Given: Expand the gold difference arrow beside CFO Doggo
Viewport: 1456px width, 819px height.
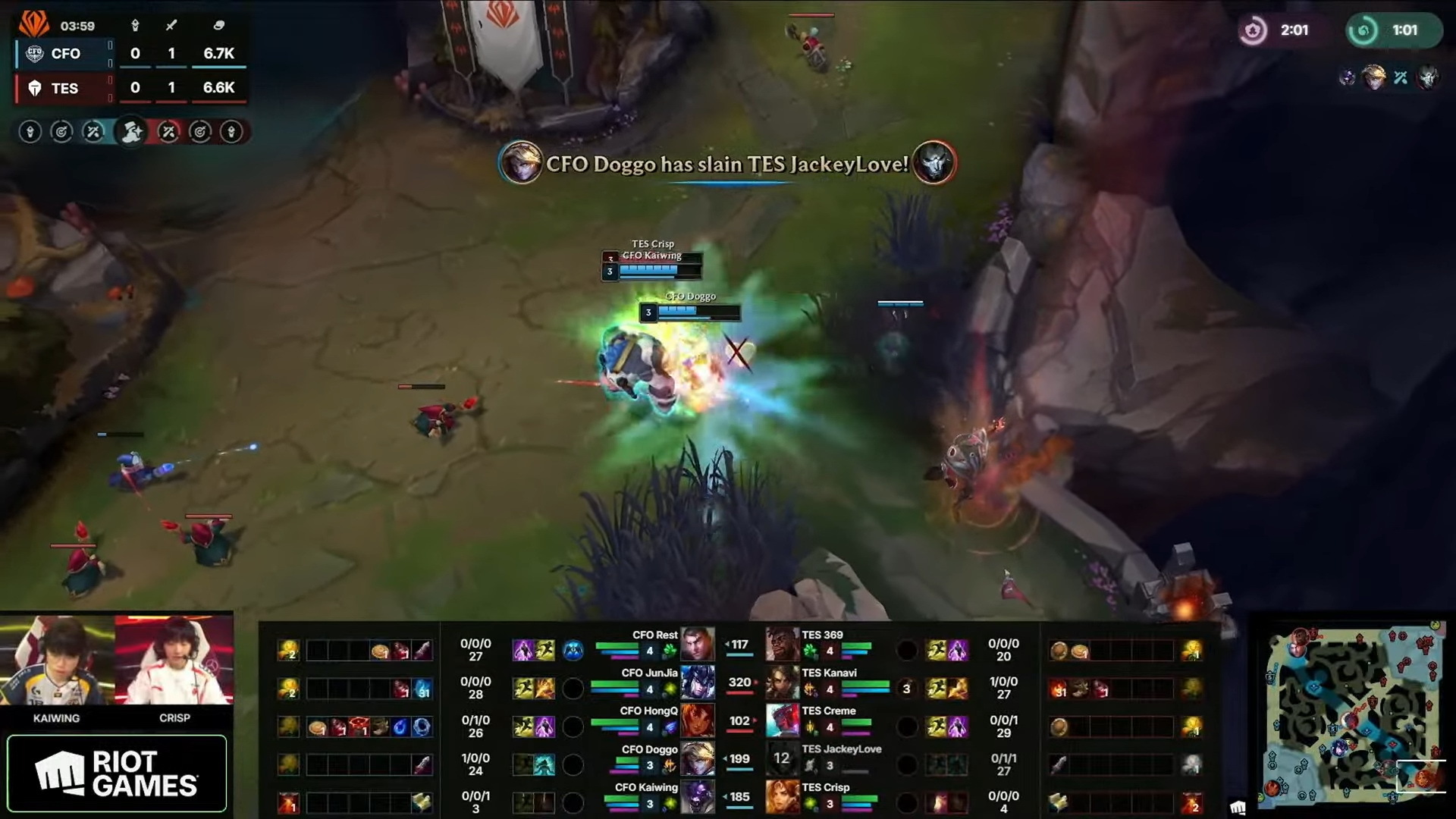Looking at the screenshot, I should [x=726, y=757].
